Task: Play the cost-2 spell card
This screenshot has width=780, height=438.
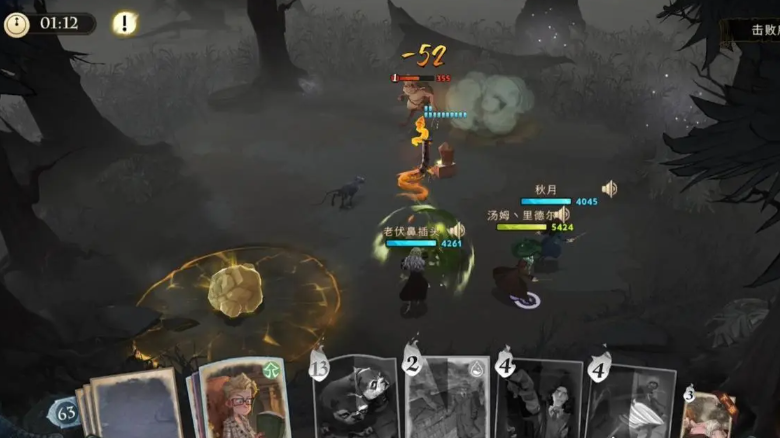Action: click(446, 398)
